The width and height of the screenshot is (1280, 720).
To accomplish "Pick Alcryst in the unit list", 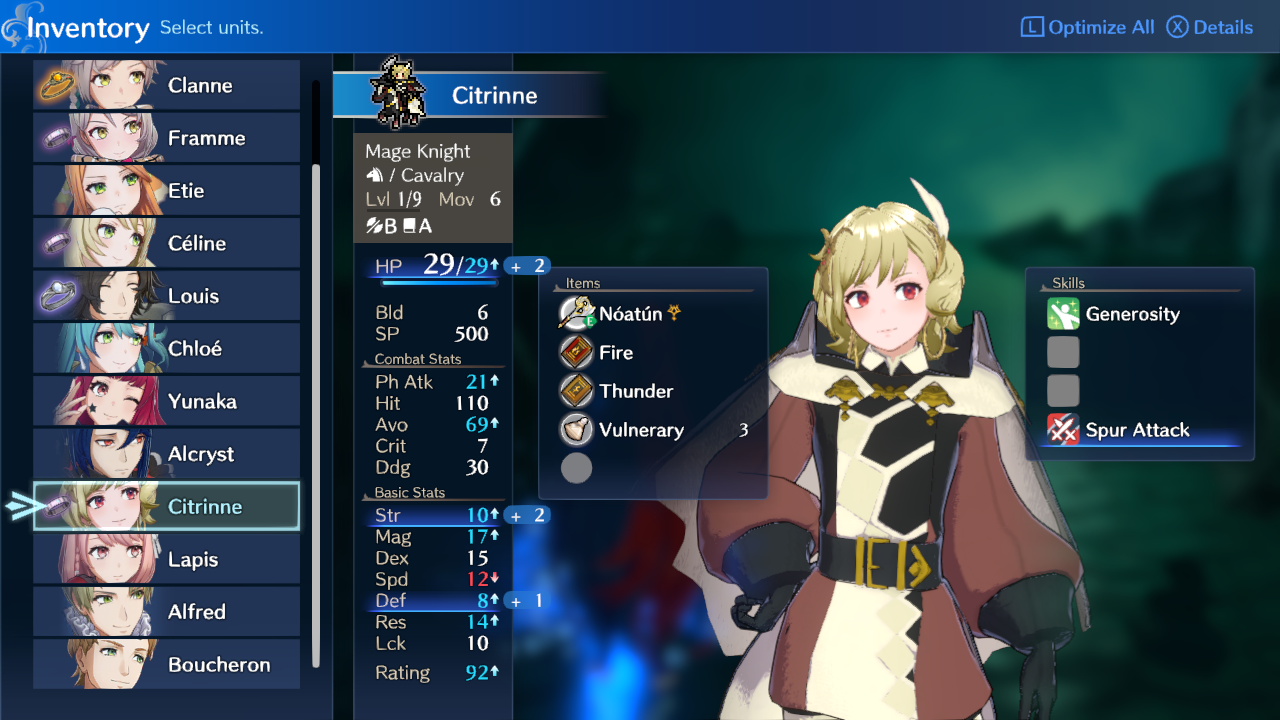I will 167,454.
